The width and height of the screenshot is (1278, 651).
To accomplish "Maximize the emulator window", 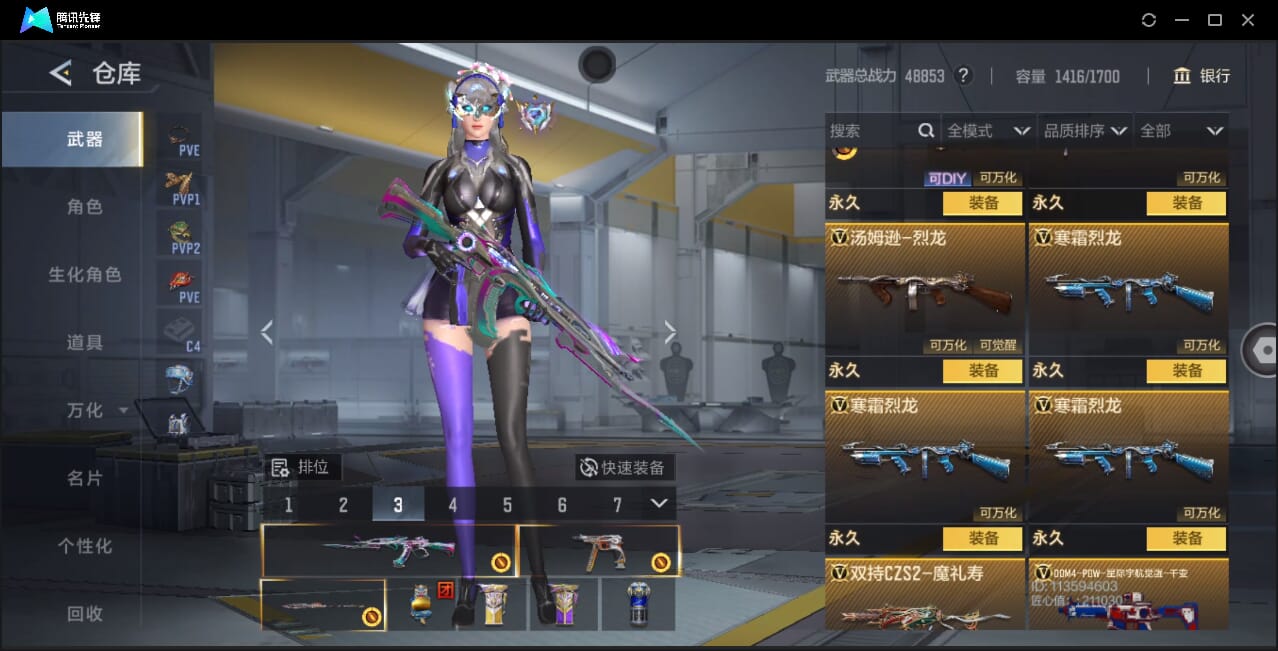I will click(1215, 20).
